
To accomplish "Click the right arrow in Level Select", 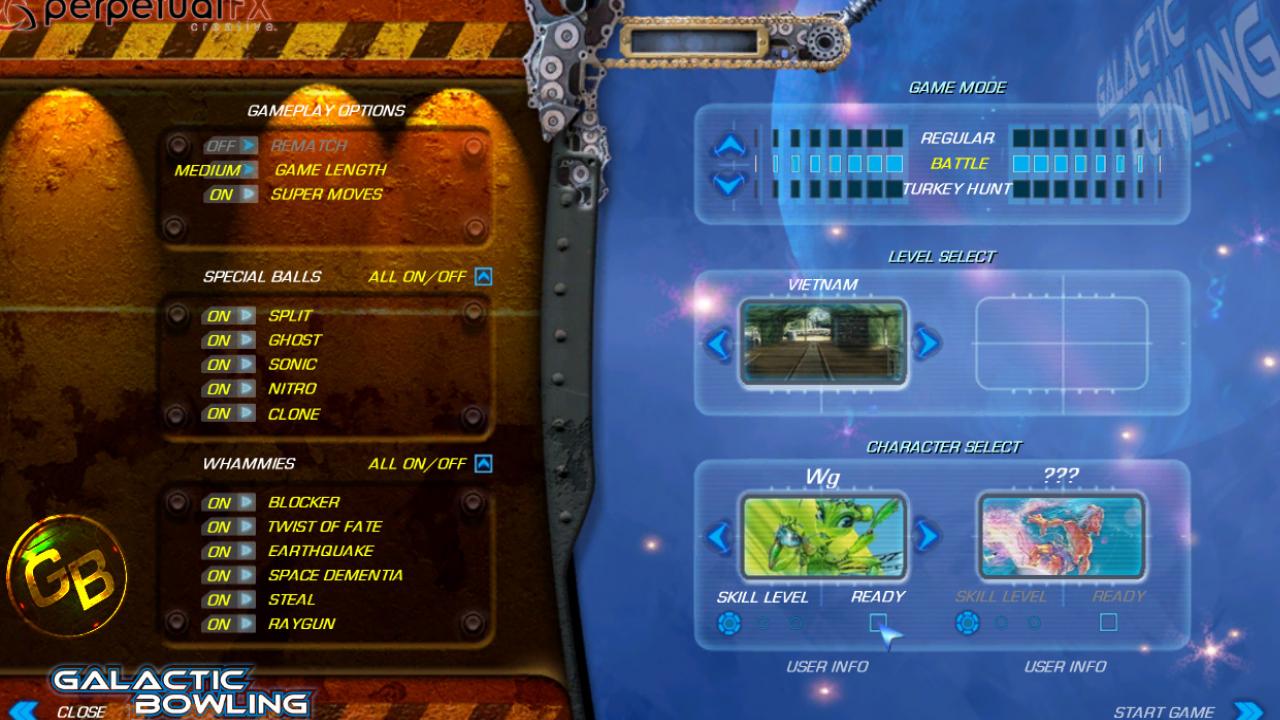I will pyautogui.click(x=925, y=345).
